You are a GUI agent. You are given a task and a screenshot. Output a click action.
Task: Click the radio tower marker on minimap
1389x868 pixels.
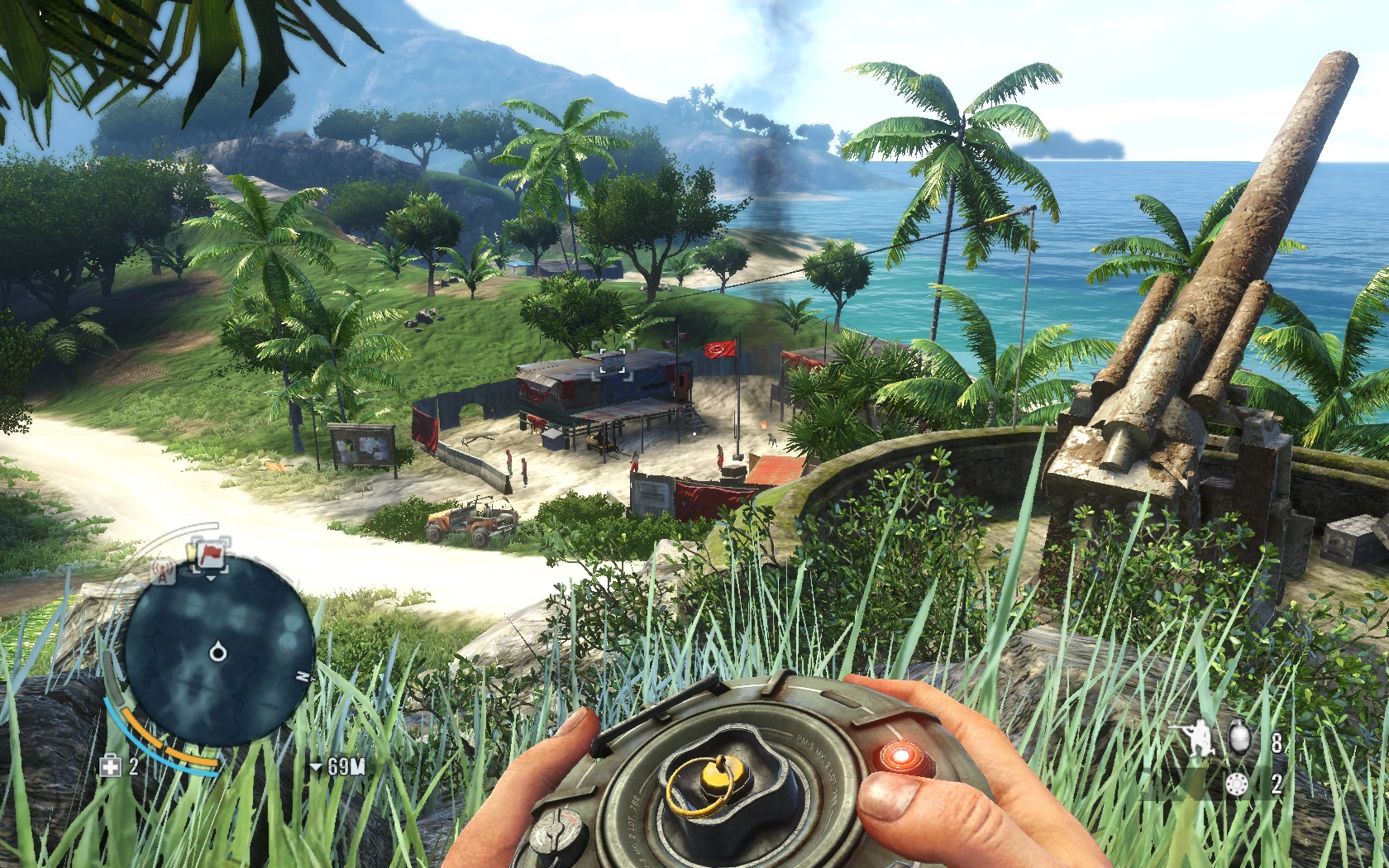pos(164,570)
